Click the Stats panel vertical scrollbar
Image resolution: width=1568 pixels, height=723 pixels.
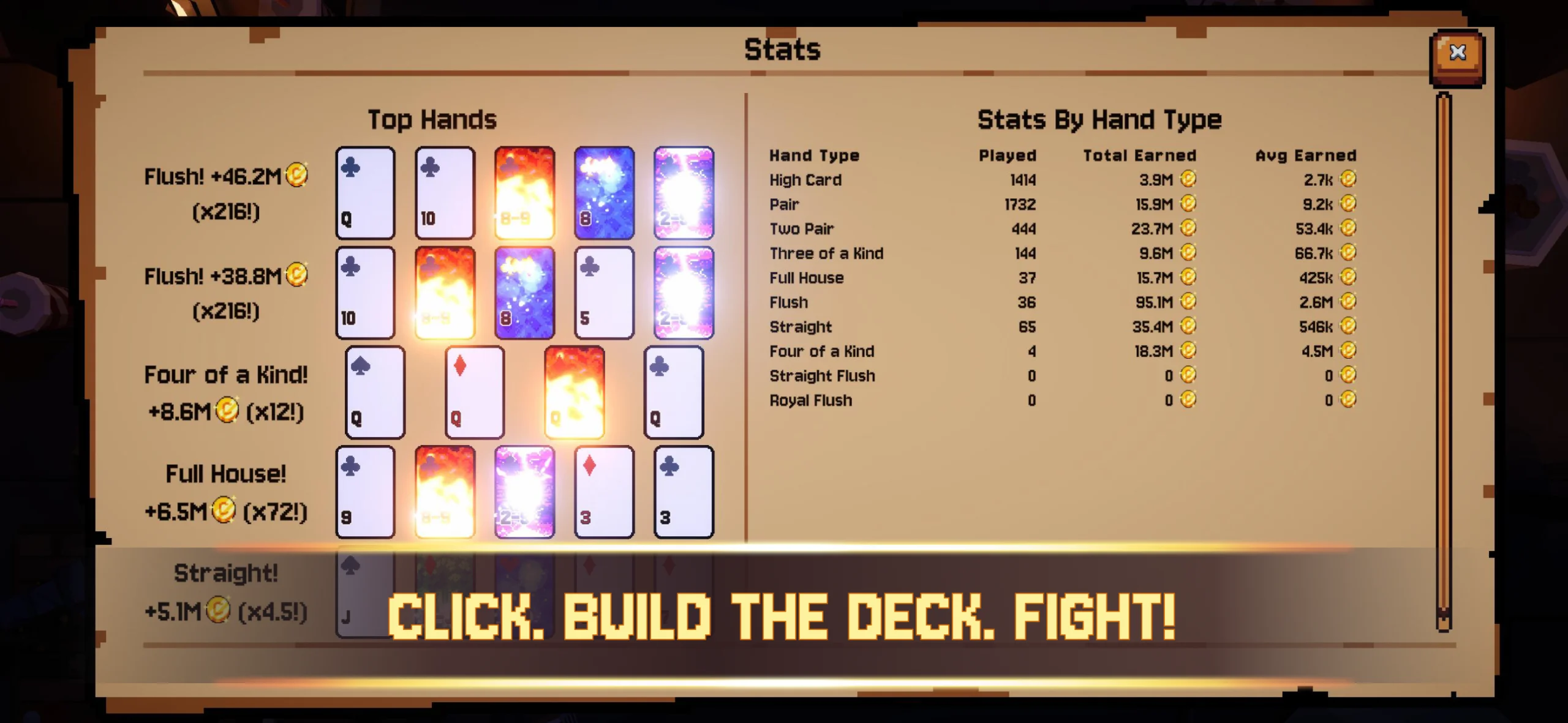pyautogui.click(x=1444, y=361)
